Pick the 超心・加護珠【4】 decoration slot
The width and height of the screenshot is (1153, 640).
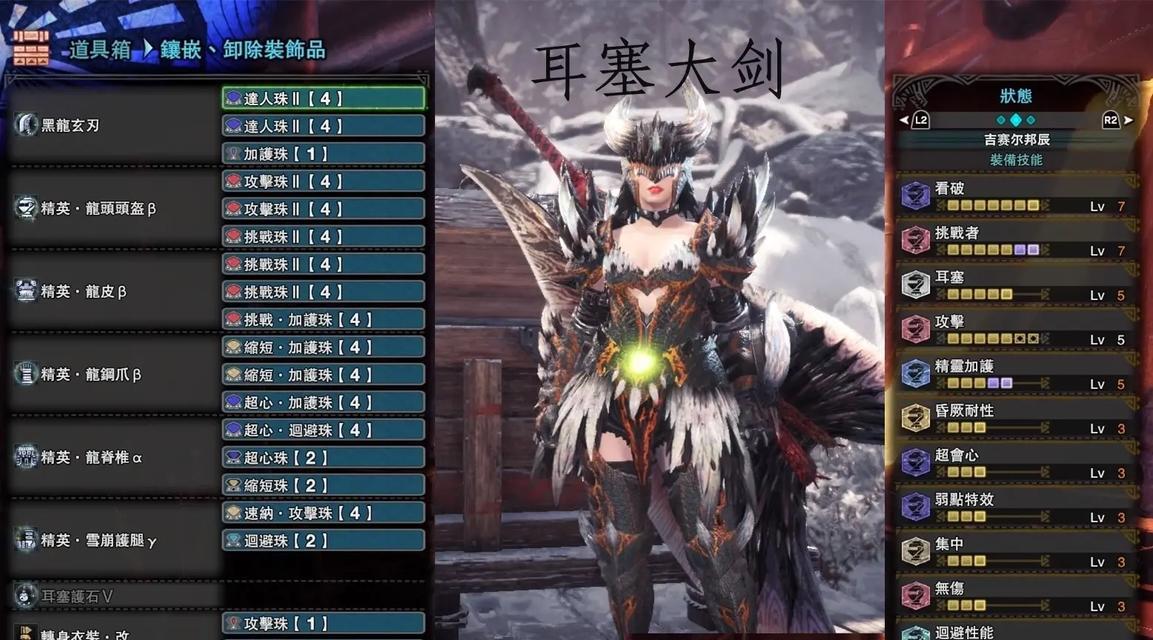coord(323,402)
